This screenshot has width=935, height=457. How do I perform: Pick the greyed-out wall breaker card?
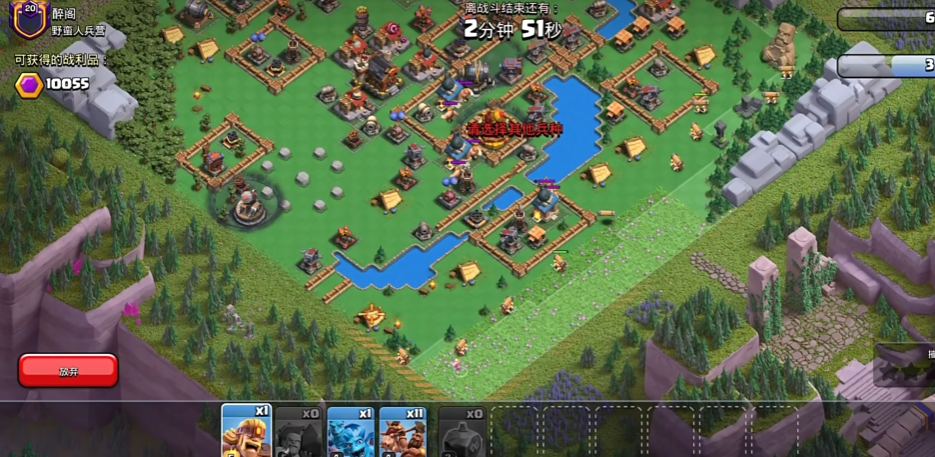tap(462, 431)
